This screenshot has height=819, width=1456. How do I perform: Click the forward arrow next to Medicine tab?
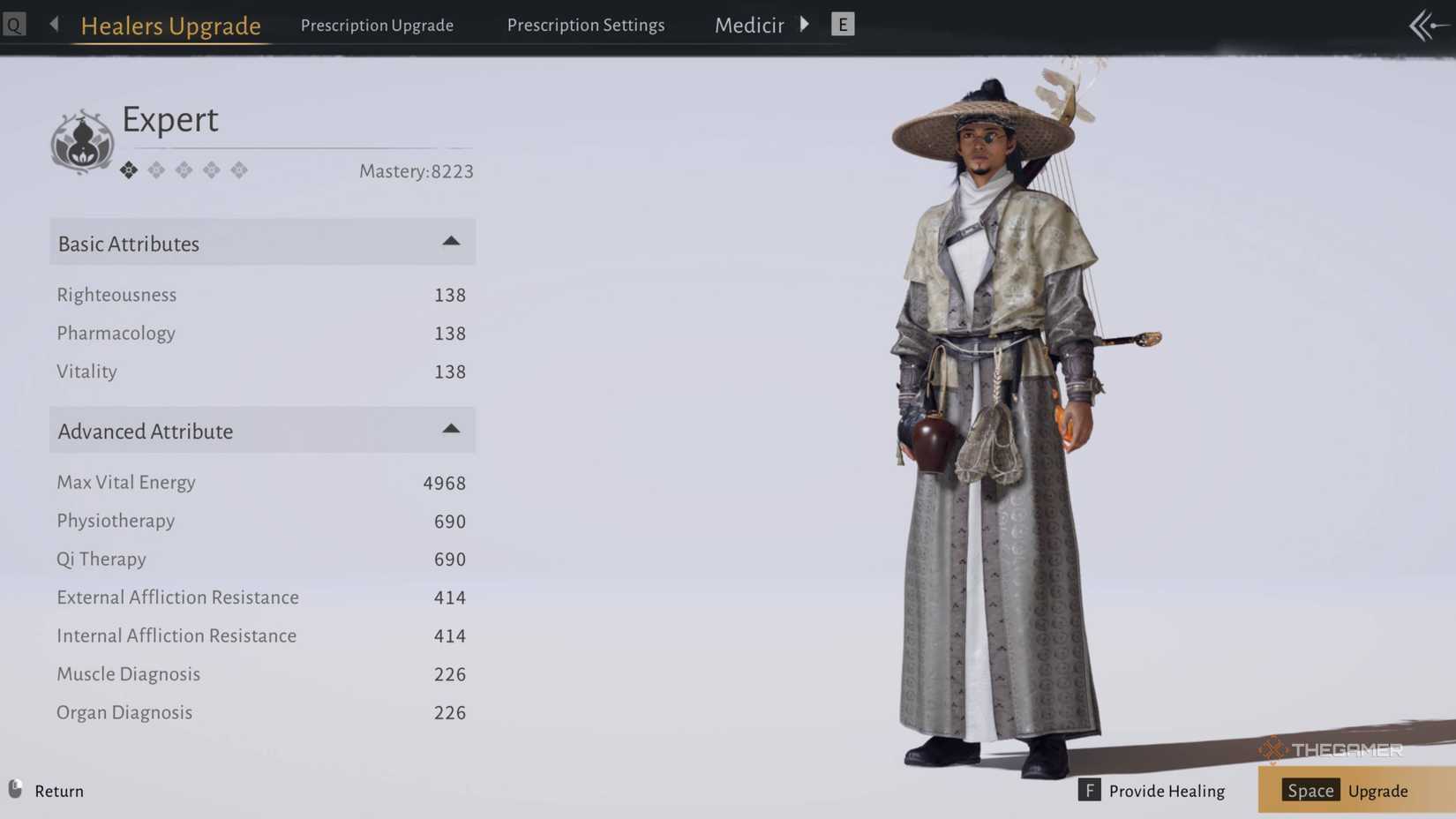click(x=805, y=24)
